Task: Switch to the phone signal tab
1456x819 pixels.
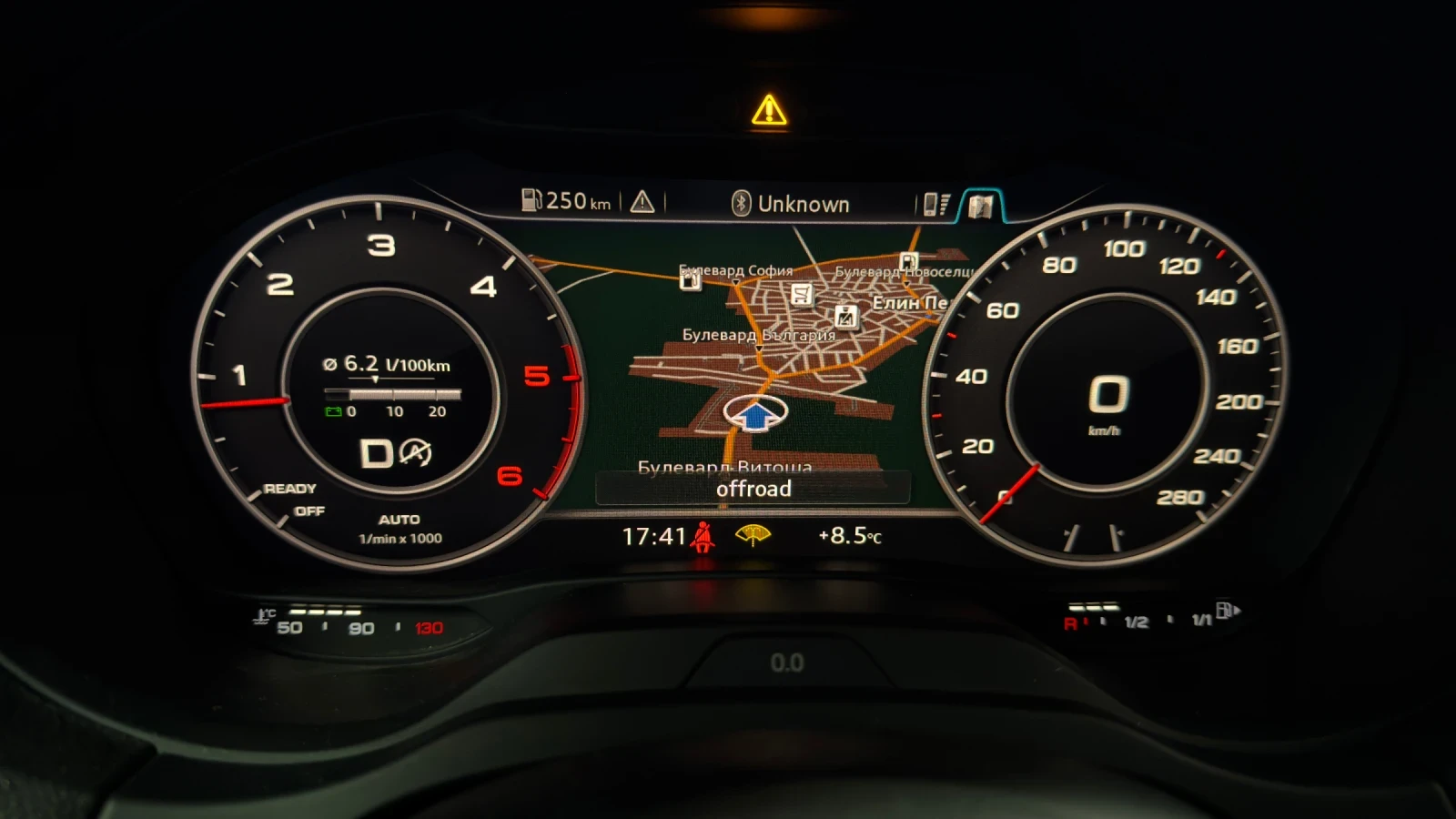Action: click(935, 204)
